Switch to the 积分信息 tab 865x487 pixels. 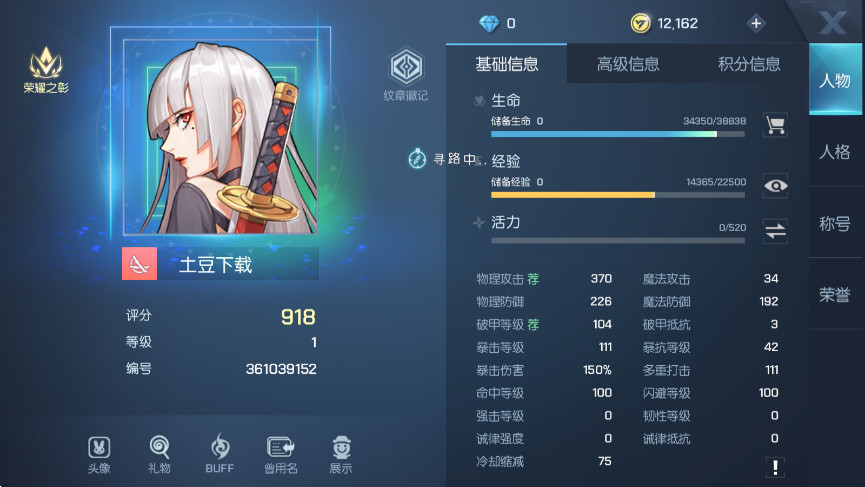point(749,65)
